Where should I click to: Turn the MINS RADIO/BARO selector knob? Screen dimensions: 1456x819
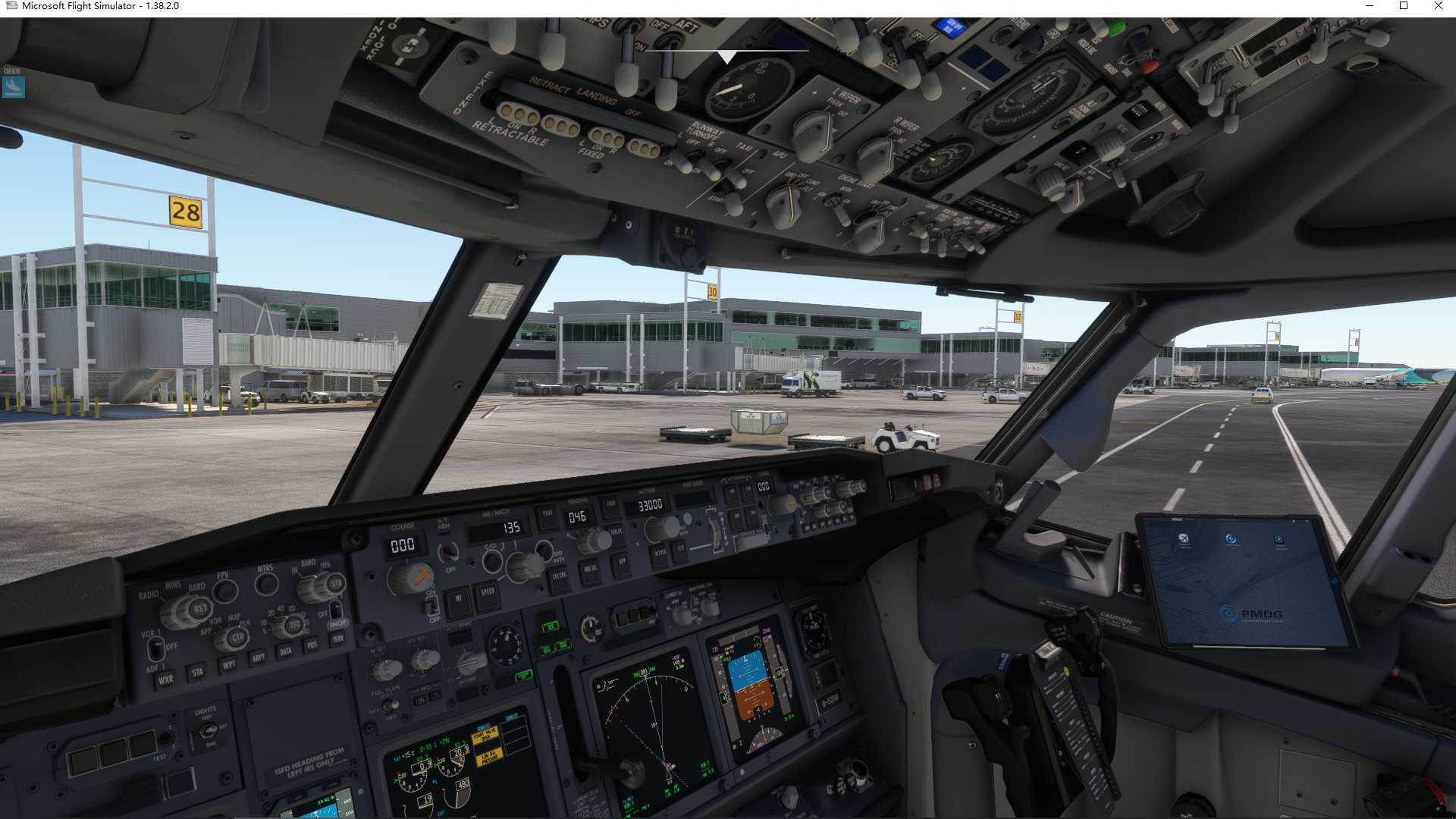198,610
